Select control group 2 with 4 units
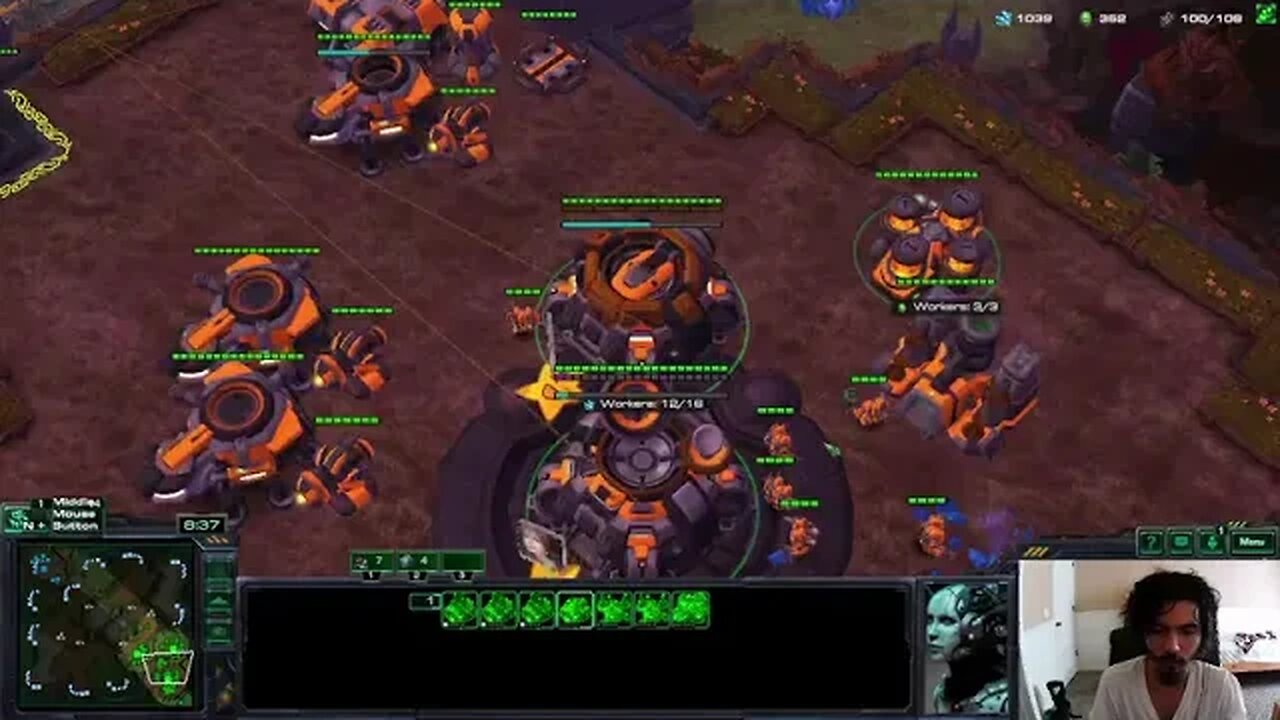Viewport: 1280px width, 720px height. point(417,562)
